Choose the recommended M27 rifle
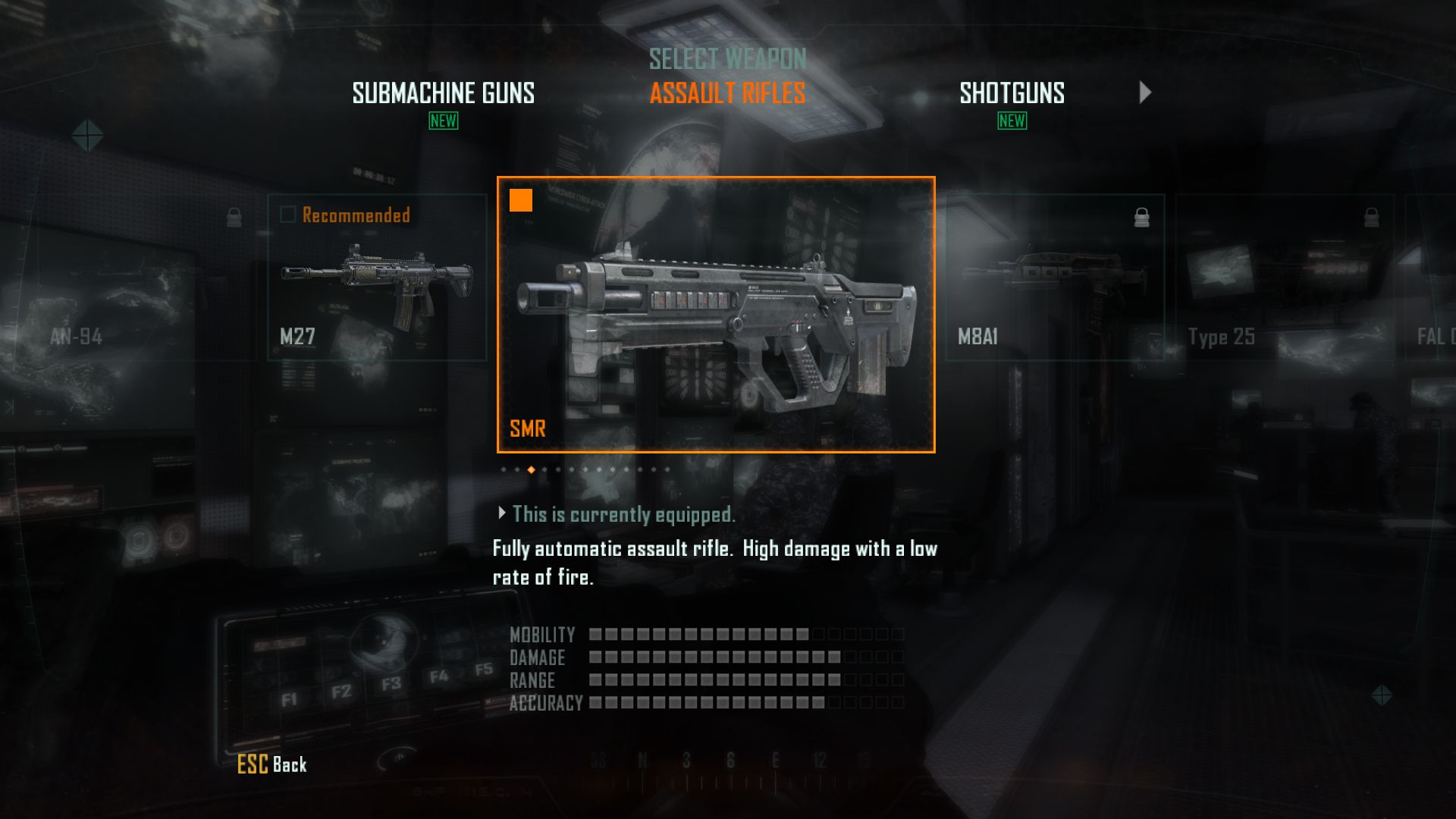This screenshot has width=1456, height=819. (377, 278)
